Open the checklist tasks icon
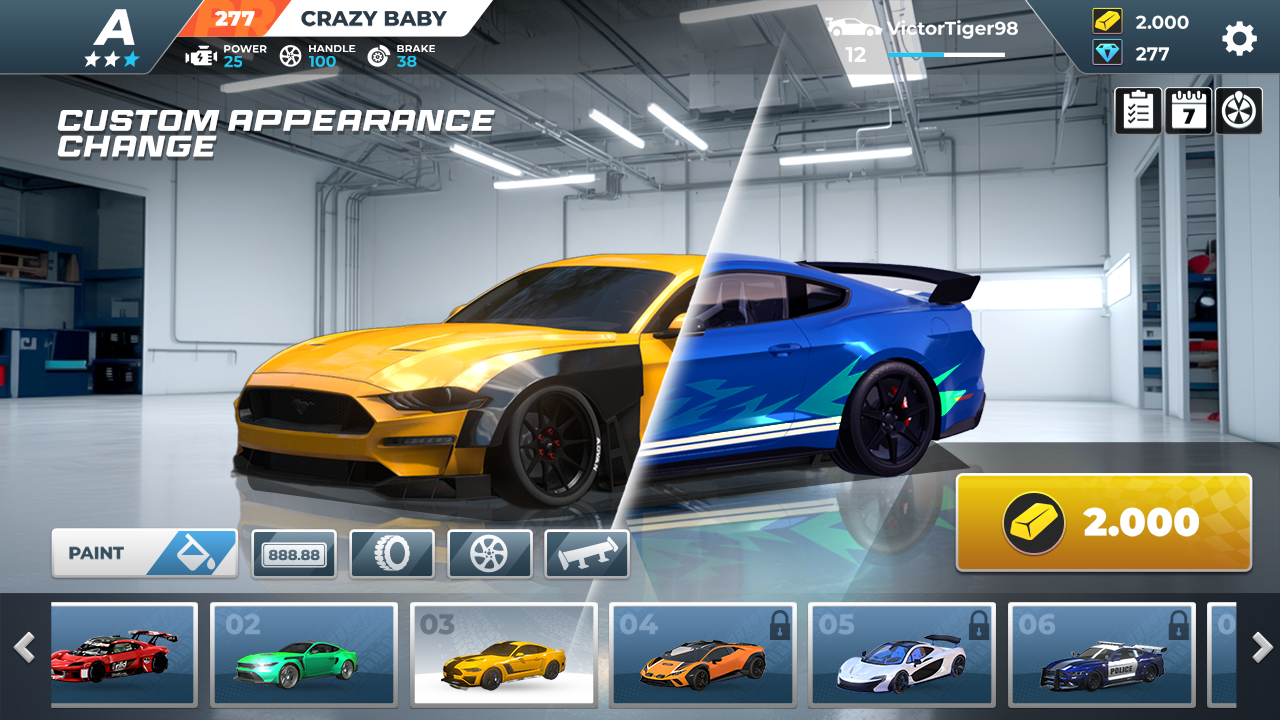The height and width of the screenshot is (720, 1280). click(x=1139, y=111)
